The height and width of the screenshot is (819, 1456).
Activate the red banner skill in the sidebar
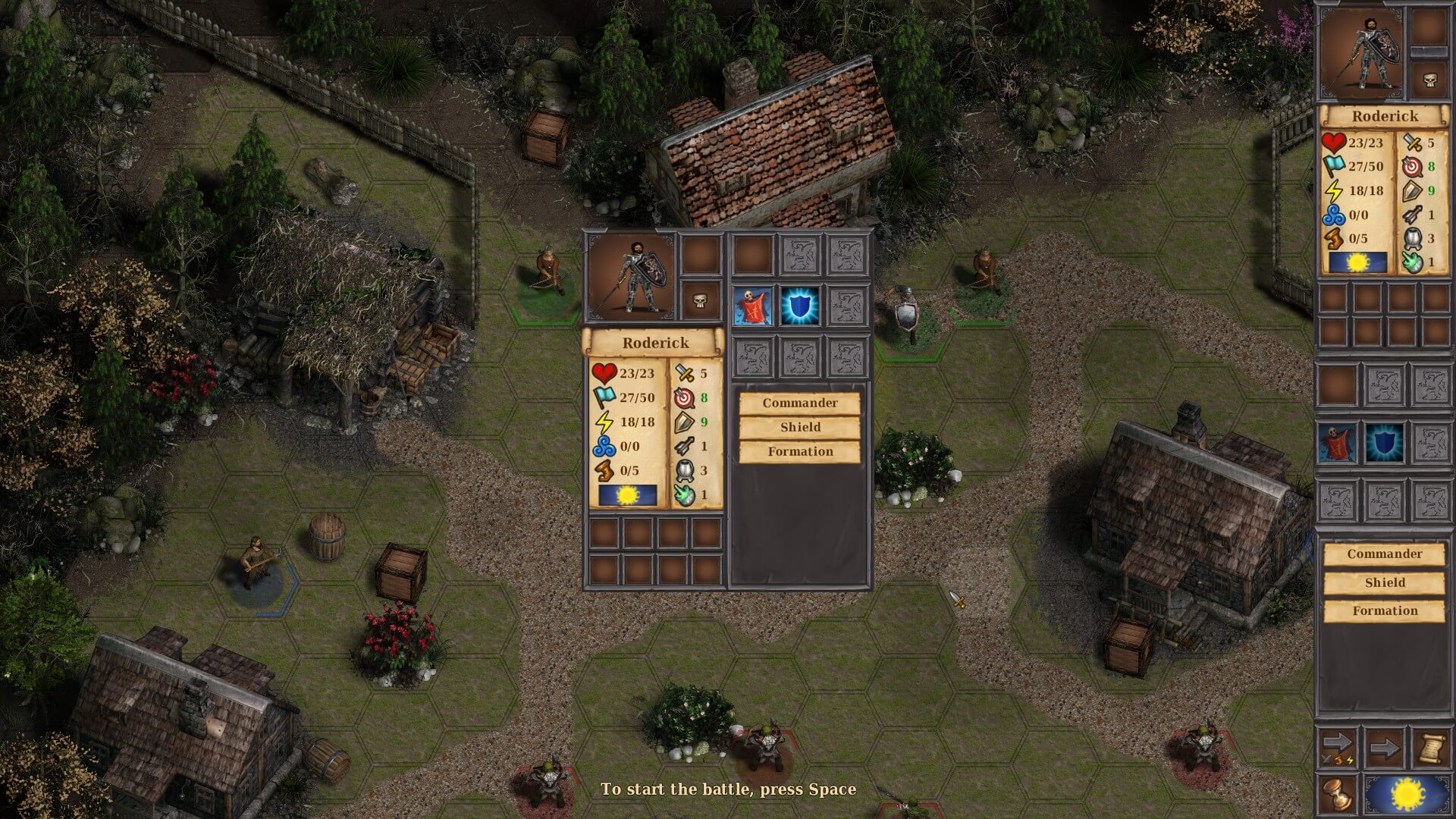click(1336, 444)
